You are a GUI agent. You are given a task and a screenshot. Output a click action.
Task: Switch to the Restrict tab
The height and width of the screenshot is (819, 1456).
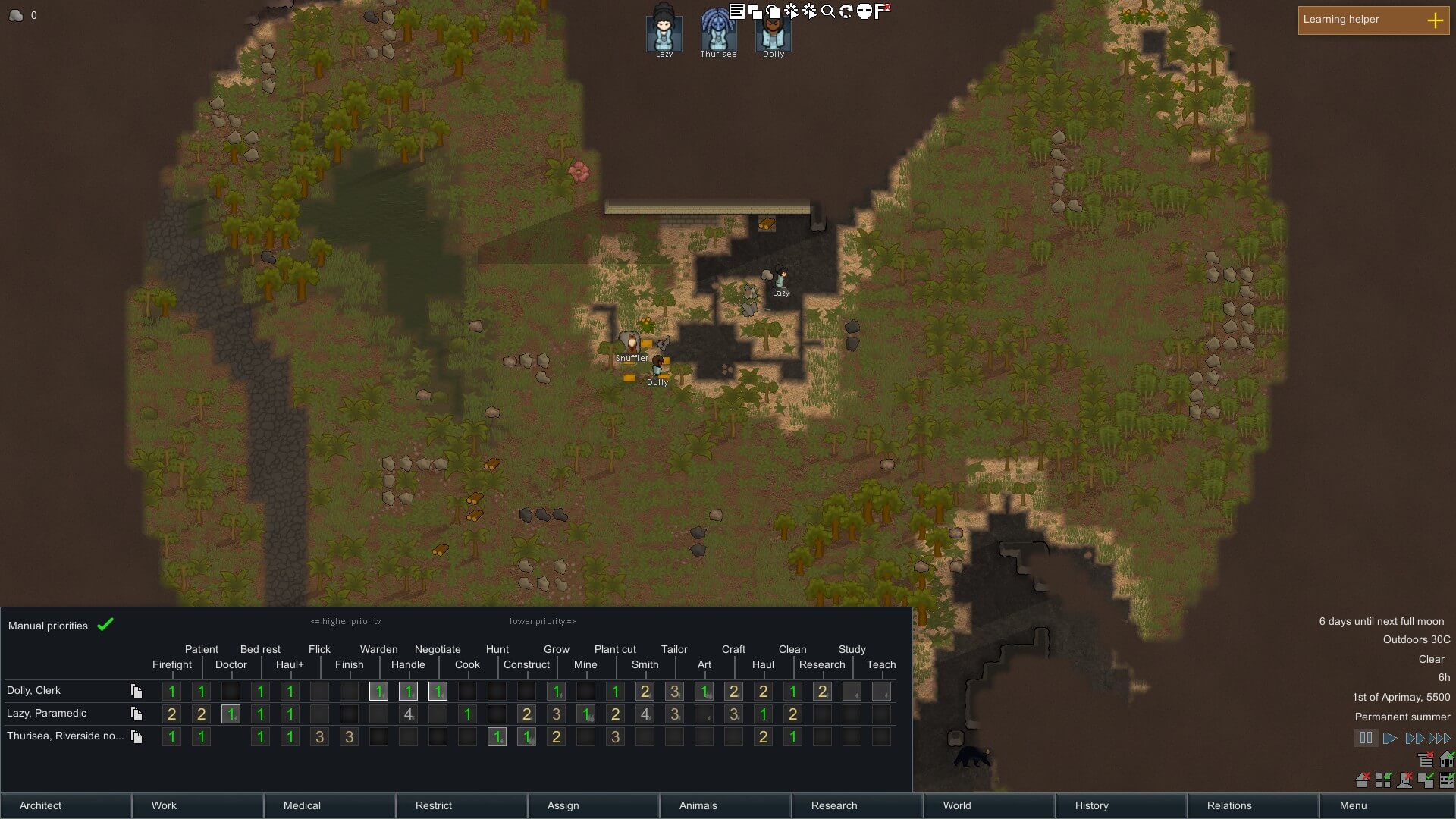tap(461, 805)
